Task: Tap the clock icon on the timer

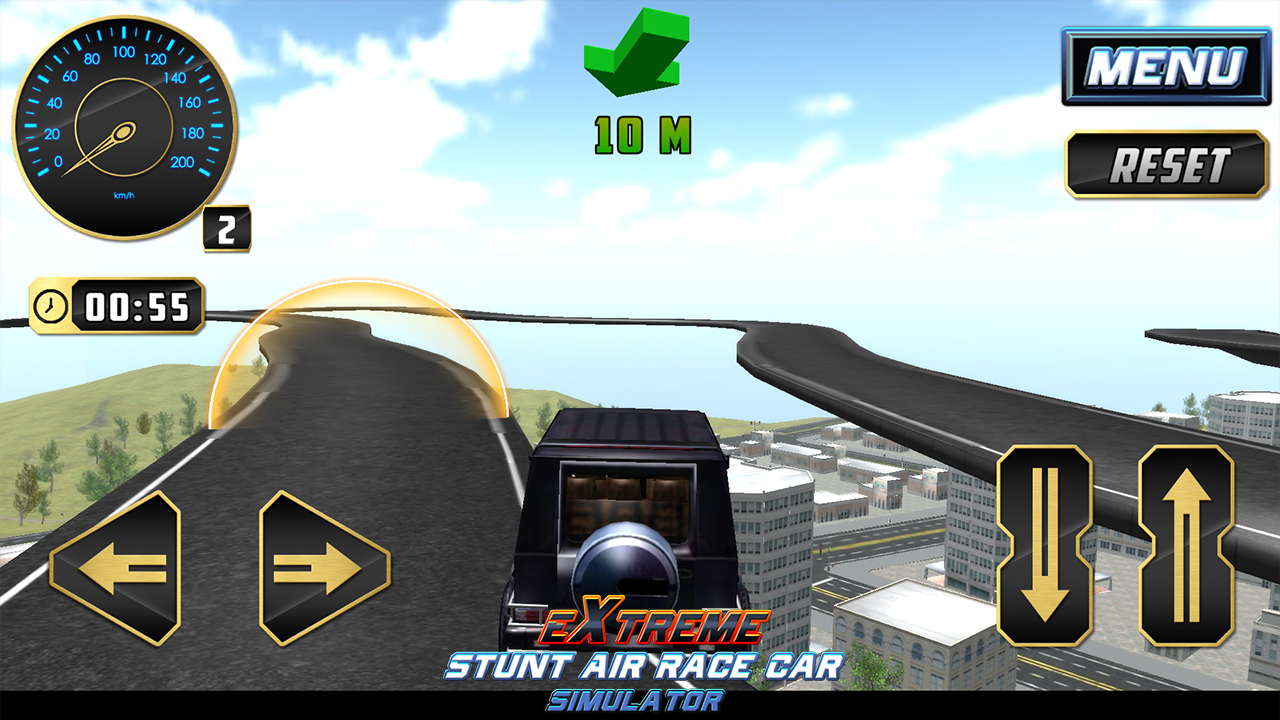Action: tap(52, 305)
